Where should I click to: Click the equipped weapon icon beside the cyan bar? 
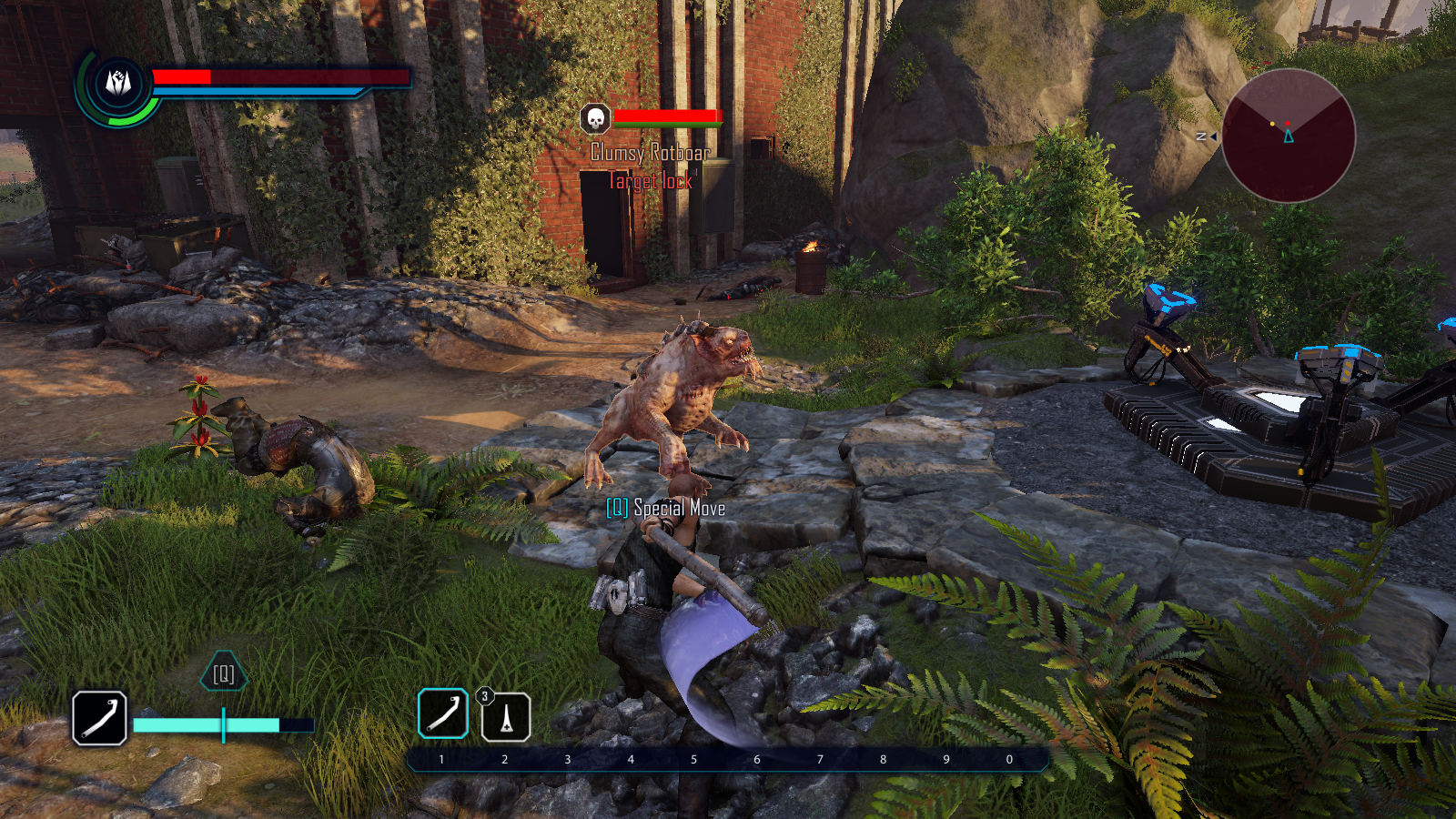(99, 718)
